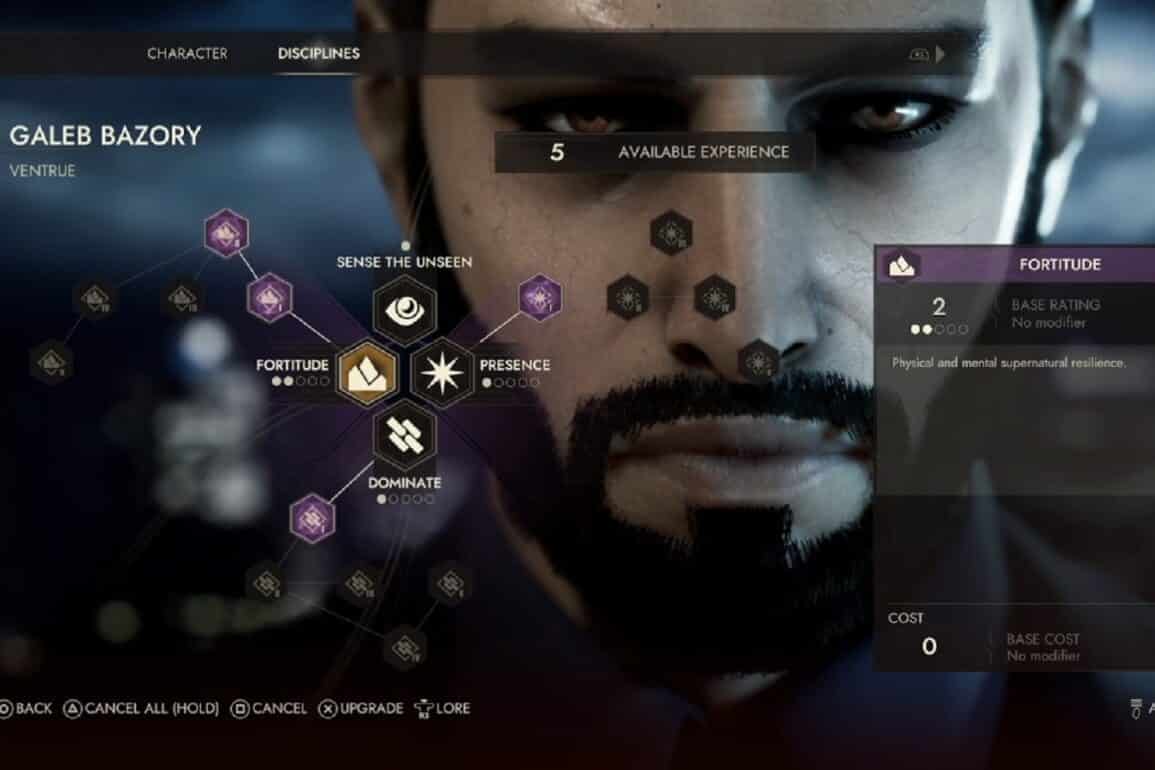Switch to the Character tab

point(187,53)
